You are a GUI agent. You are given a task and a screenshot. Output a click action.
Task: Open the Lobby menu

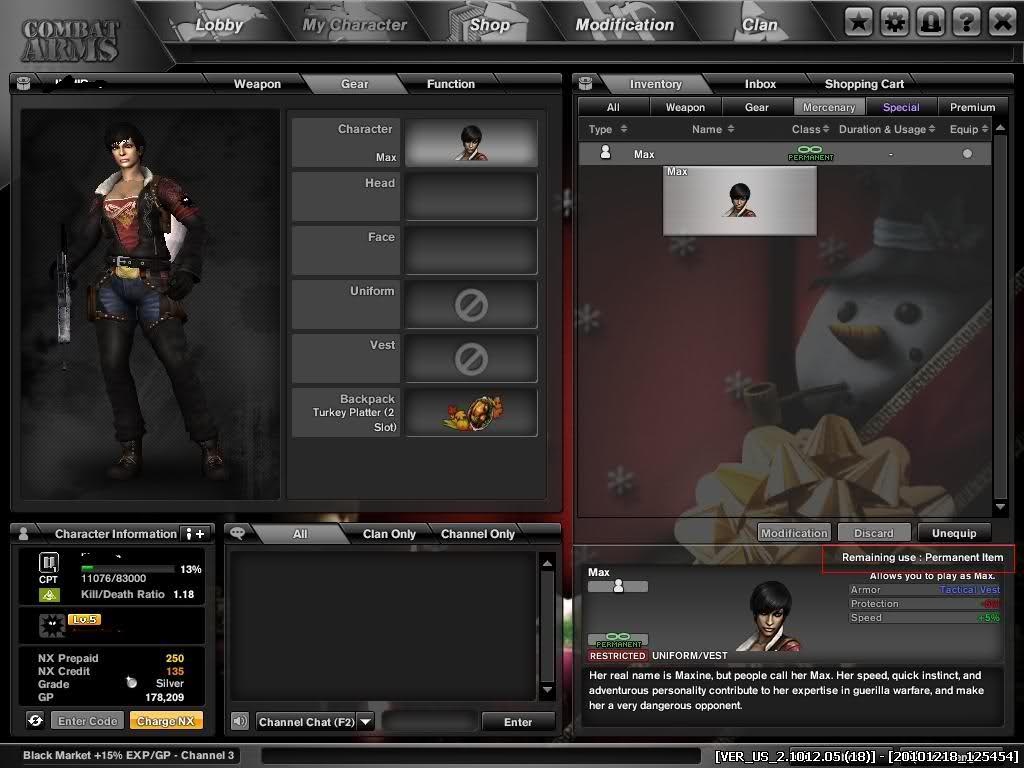tap(218, 25)
